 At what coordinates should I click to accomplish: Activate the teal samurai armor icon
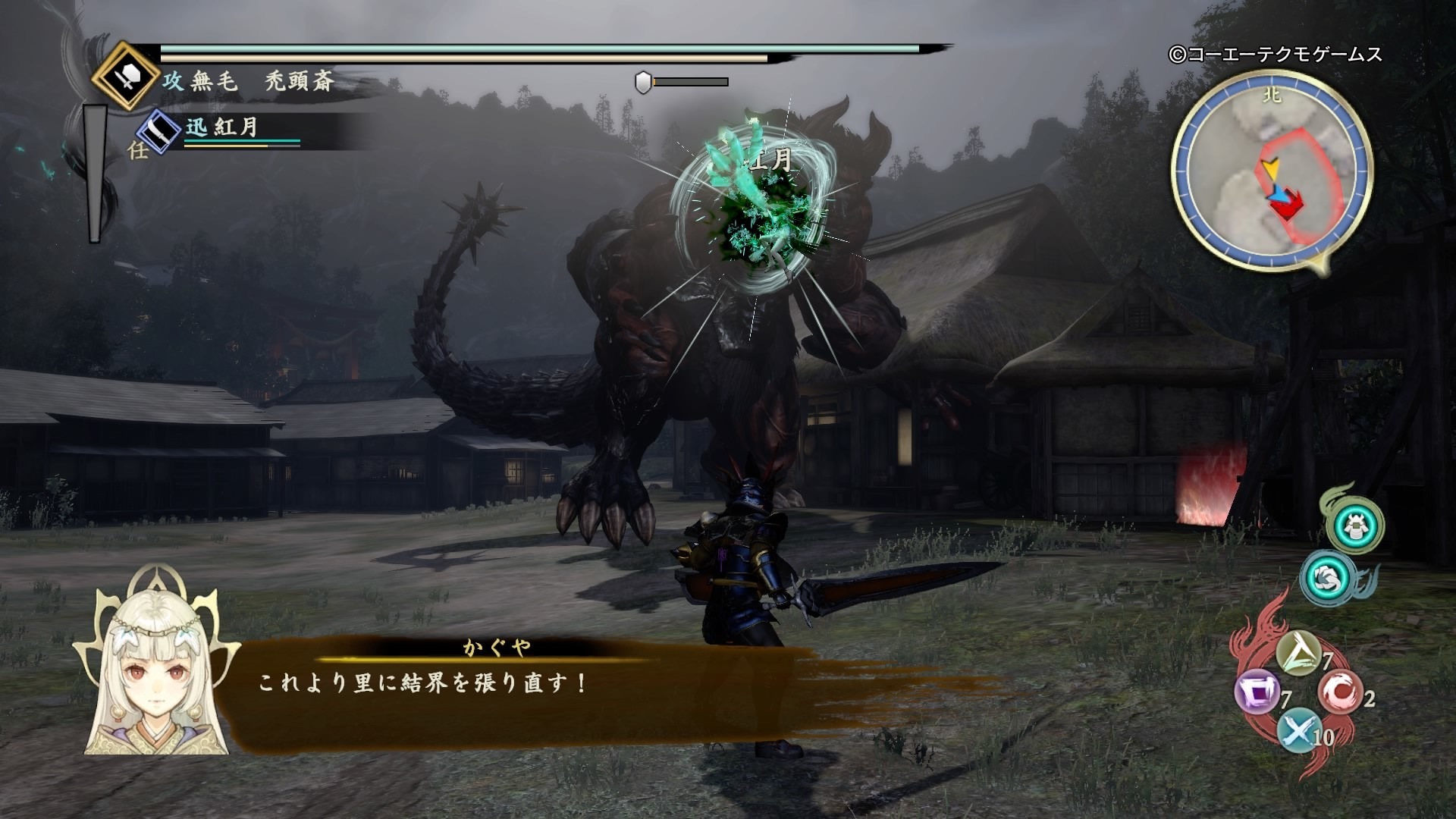click(x=1354, y=526)
